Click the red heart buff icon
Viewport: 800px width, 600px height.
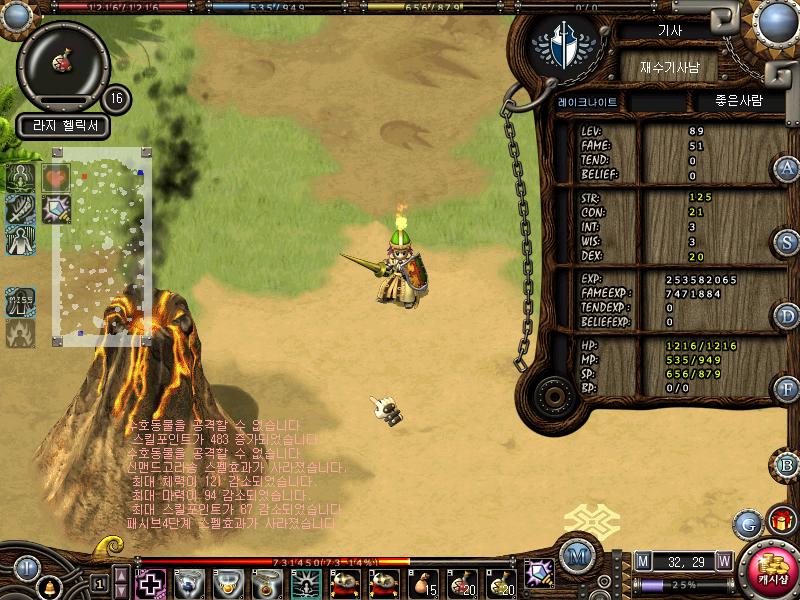pyautogui.click(x=56, y=177)
